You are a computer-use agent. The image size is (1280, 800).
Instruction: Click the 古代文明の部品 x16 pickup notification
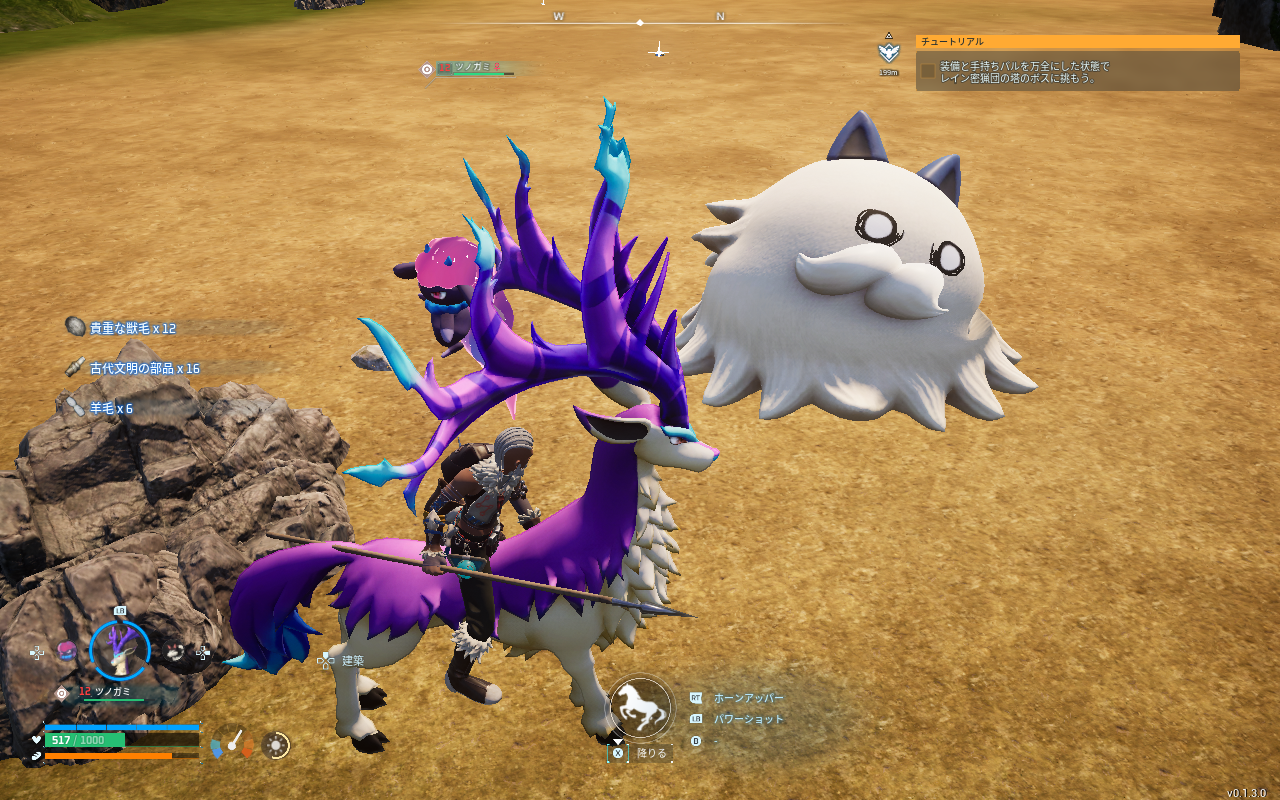(x=144, y=368)
